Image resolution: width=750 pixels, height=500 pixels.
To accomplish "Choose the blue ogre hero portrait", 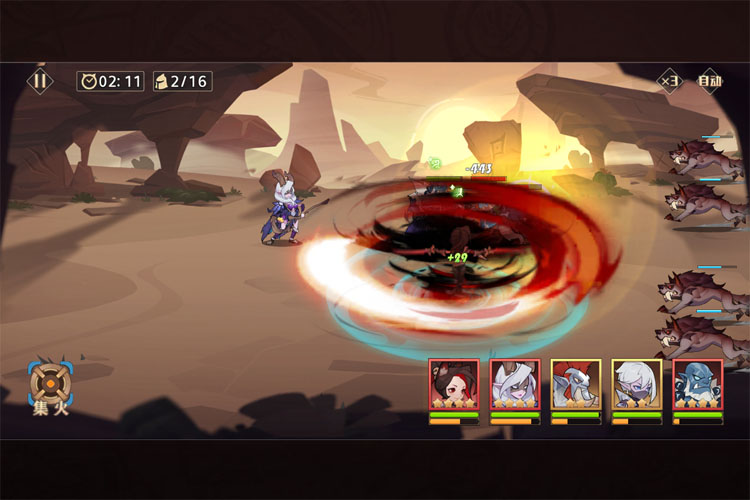I will (x=698, y=385).
